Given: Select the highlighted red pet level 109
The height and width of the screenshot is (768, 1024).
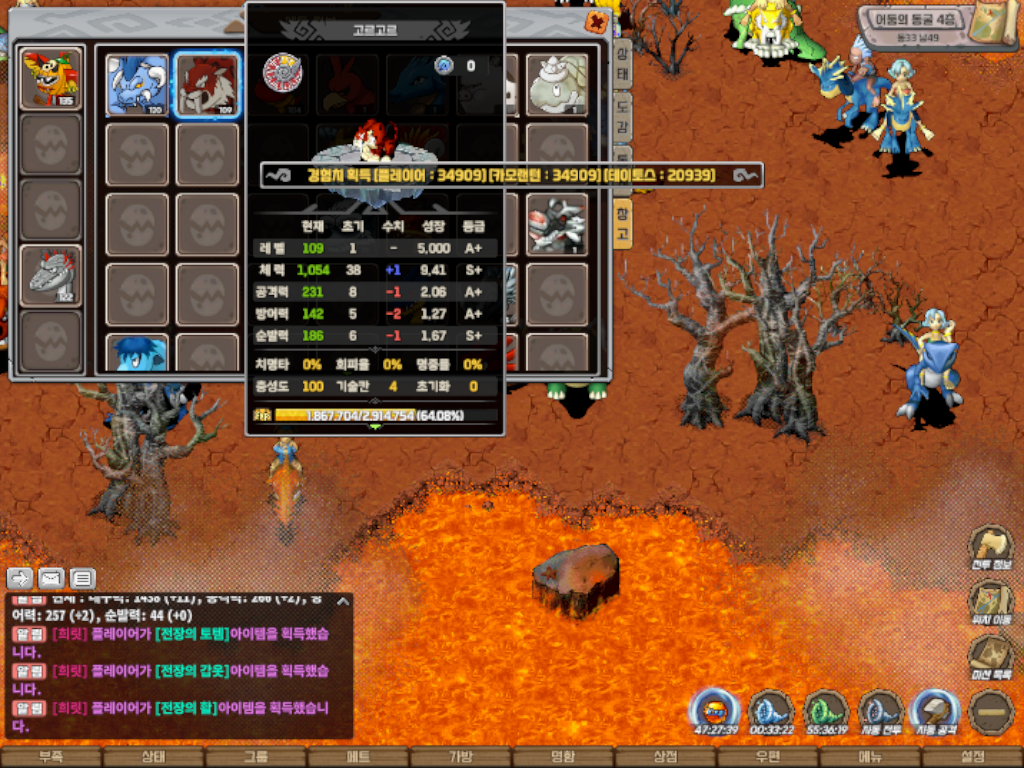Looking at the screenshot, I should [207, 84].
